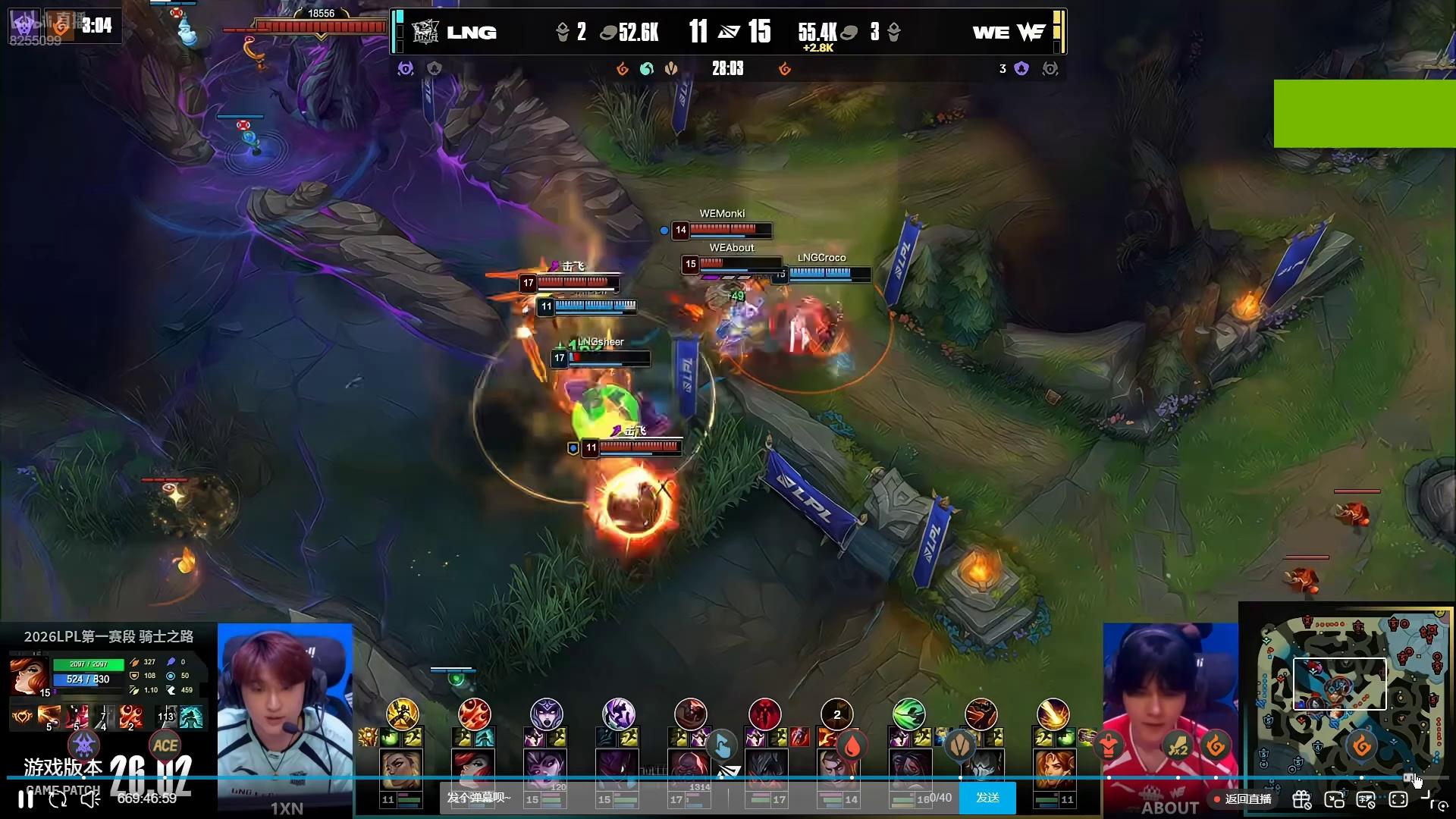
Task: Choose the purple-faced woman ultimate icon
Action: pos(546,714)
